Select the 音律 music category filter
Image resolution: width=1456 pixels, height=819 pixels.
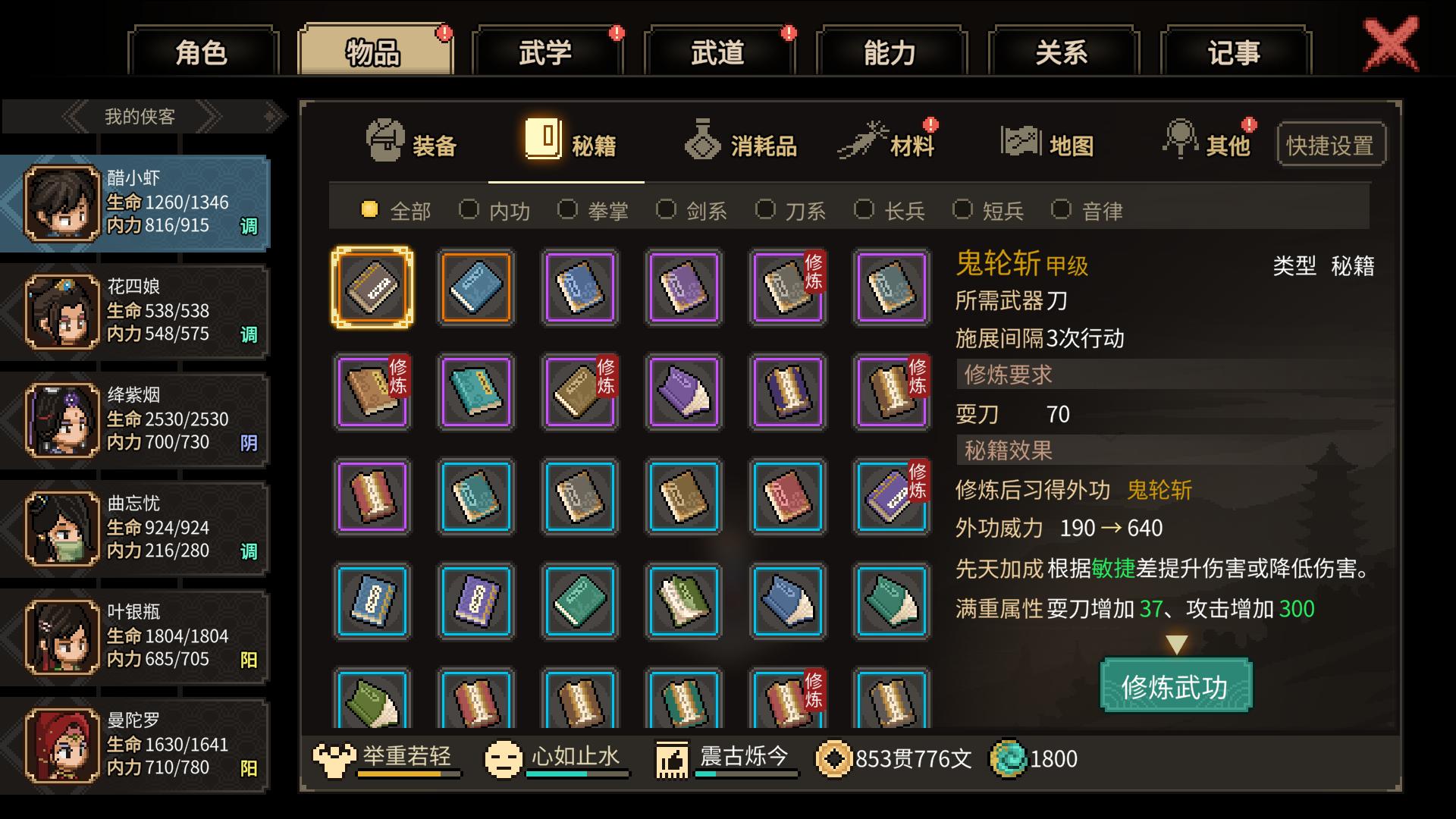coord(1060,210)
